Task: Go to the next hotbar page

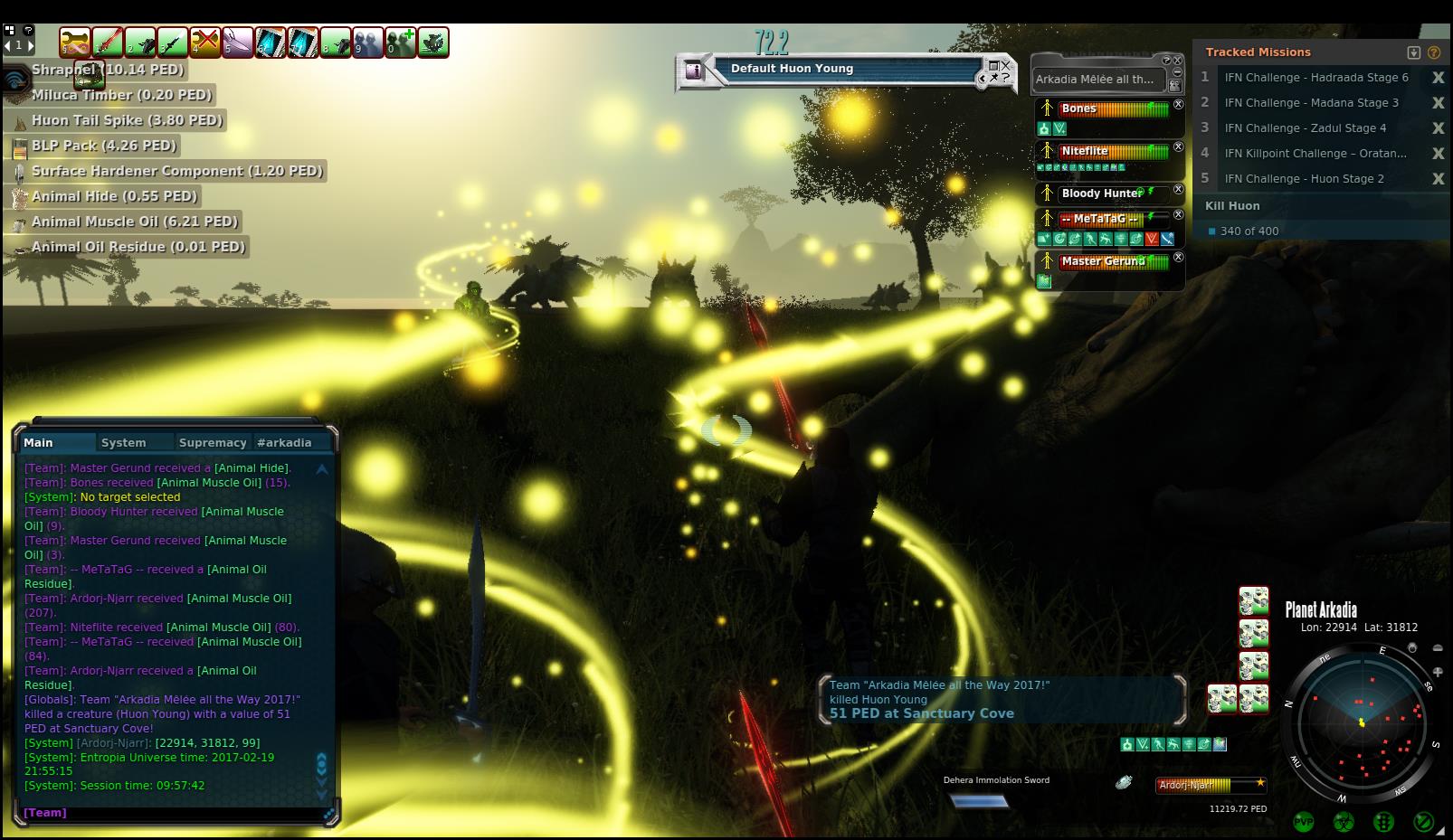Action: point(31,44)
